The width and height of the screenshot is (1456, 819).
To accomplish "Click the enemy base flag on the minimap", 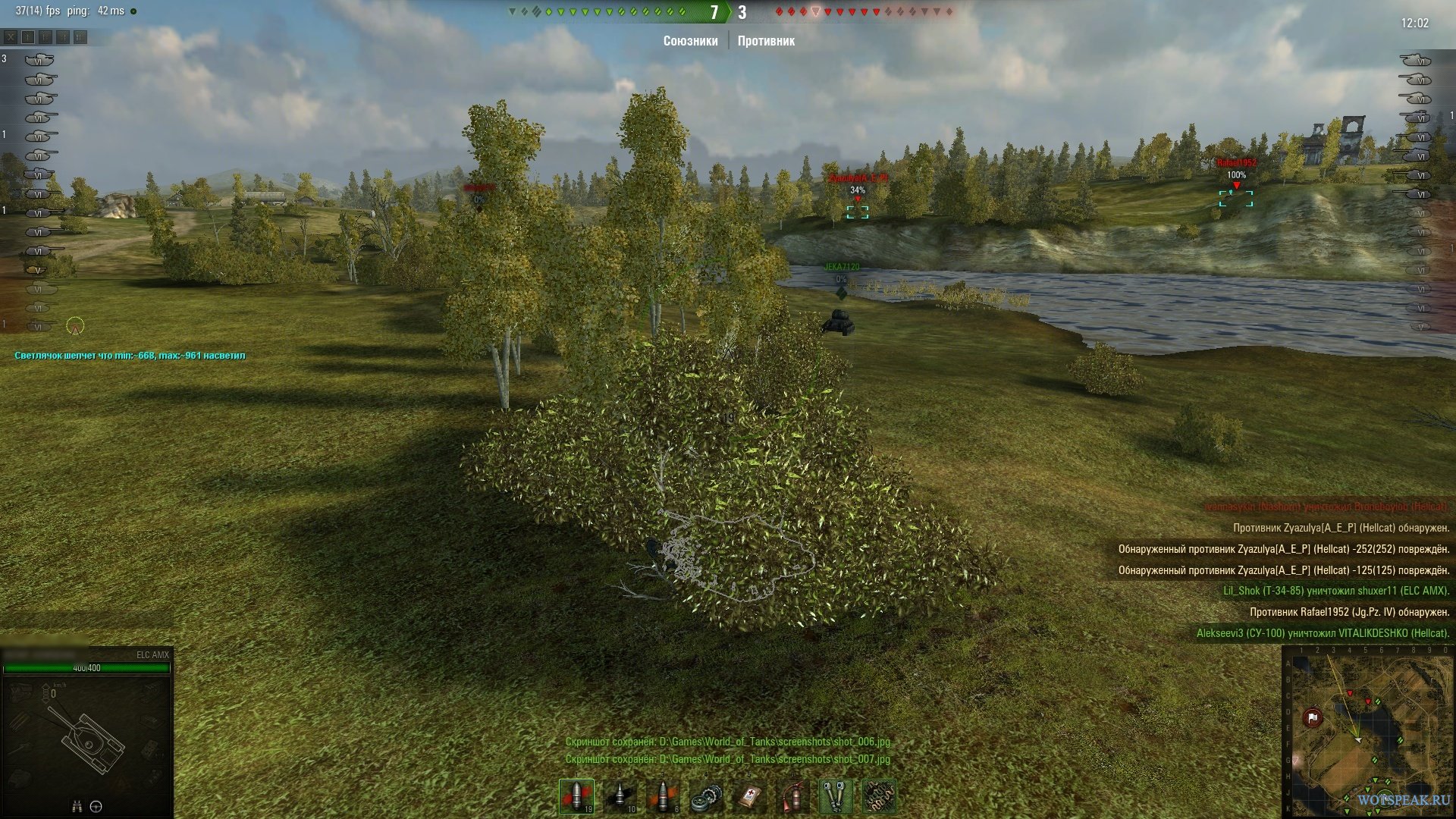I will [1313, 717].
